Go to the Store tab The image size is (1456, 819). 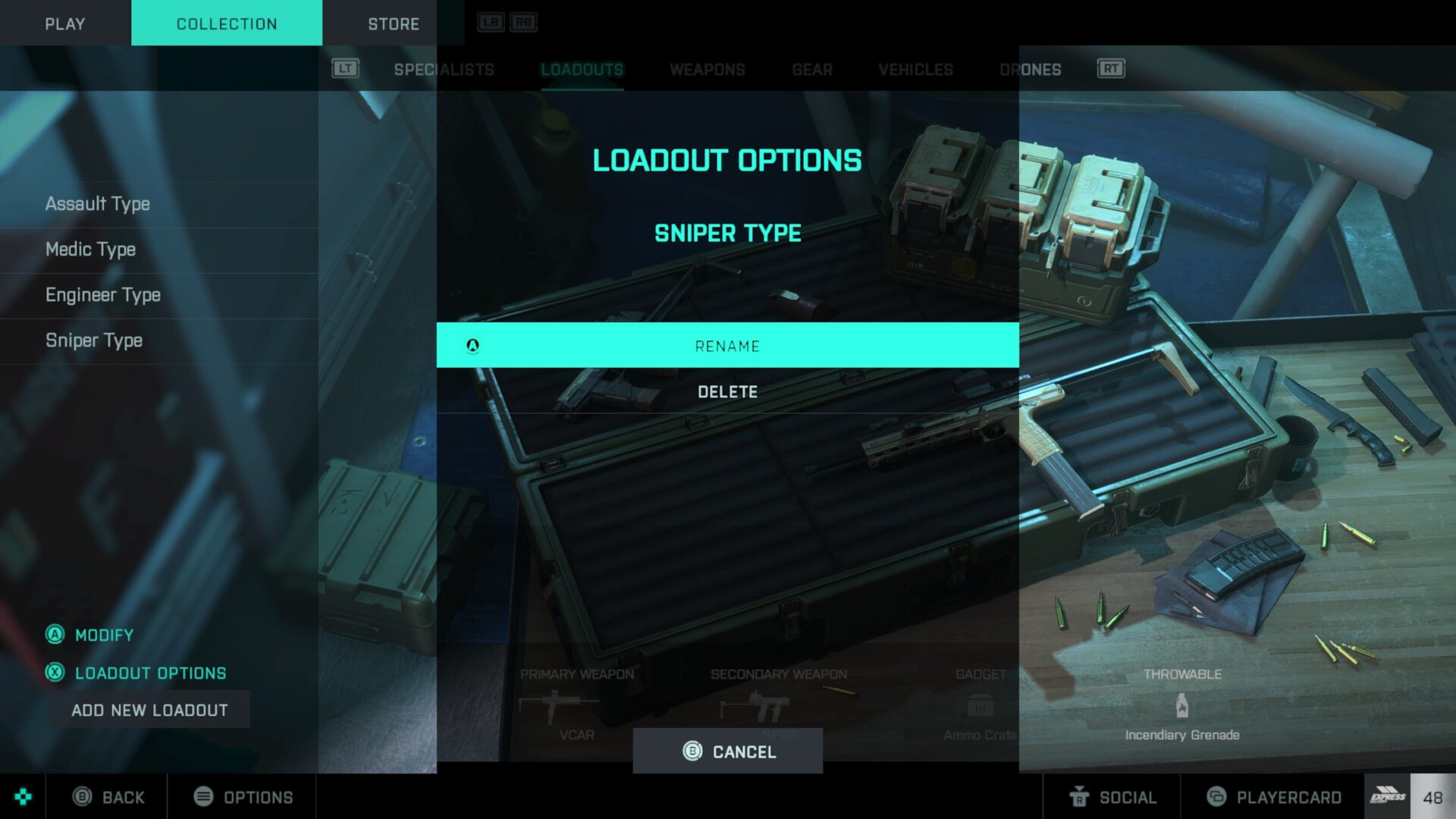(394, 24)
